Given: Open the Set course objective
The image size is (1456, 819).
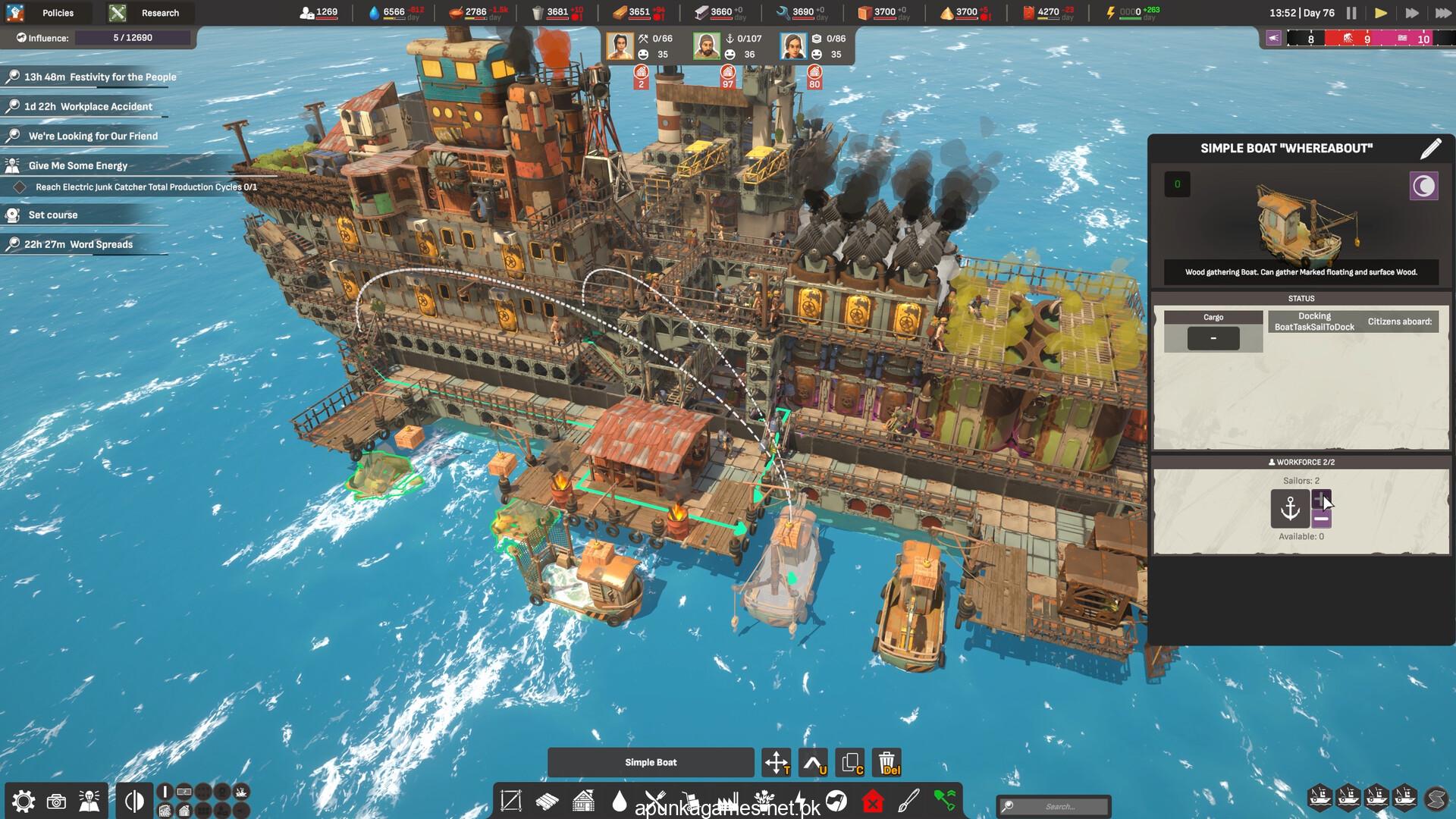Looking at the screenshot, I should (x=53, y=215).
